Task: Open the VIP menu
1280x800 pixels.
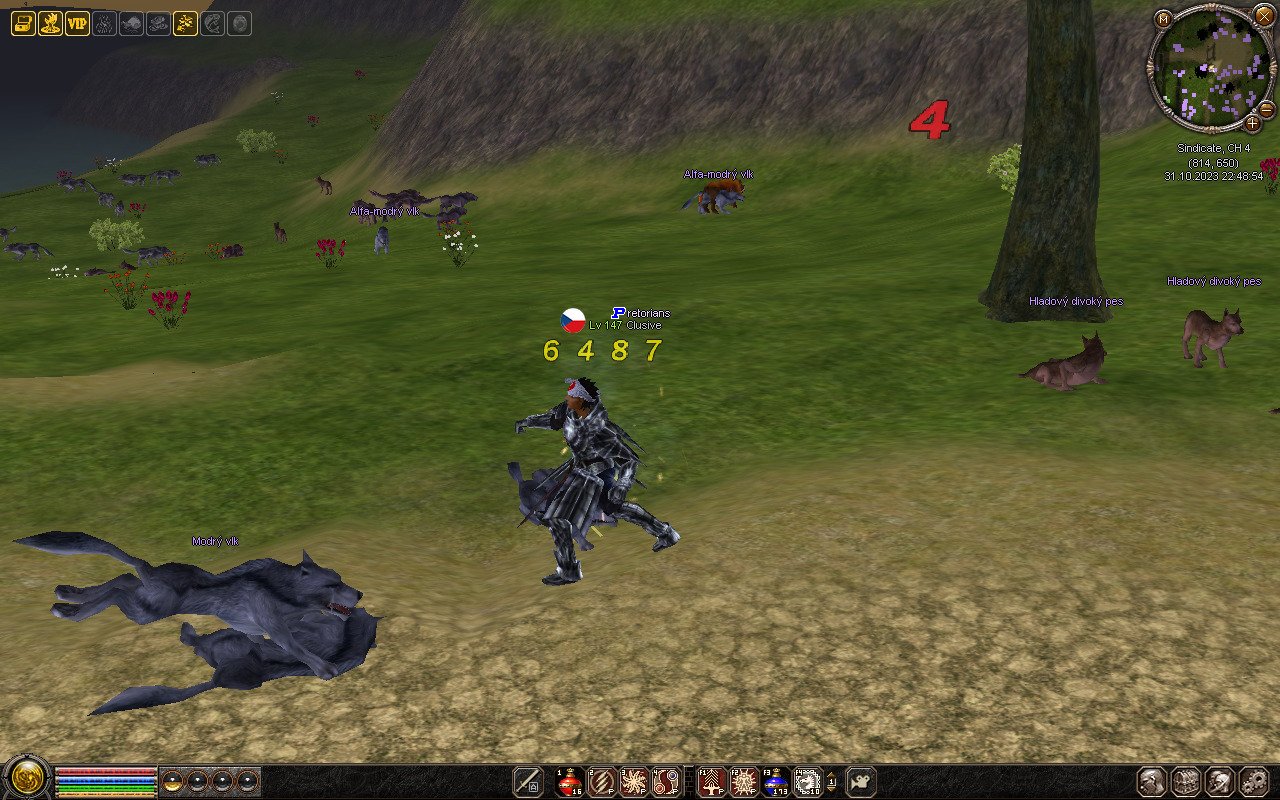Action: [77, 24]
